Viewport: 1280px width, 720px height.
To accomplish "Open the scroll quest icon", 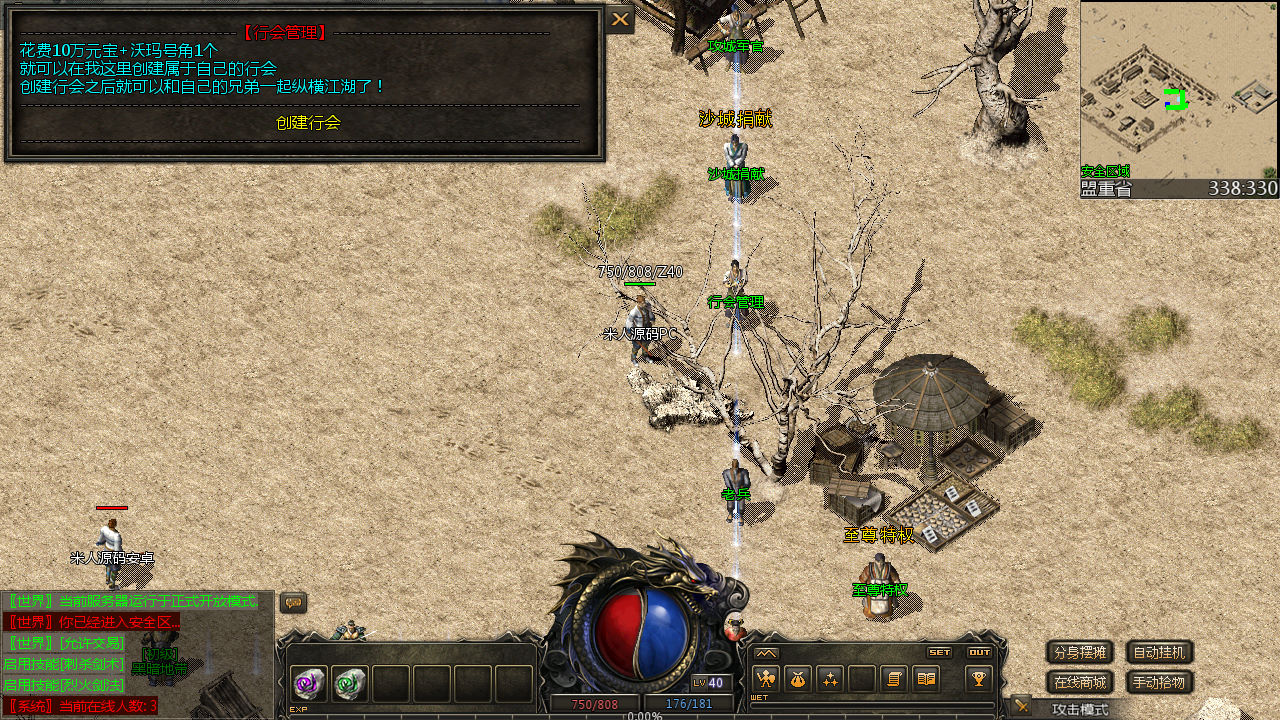I will 894,679.
